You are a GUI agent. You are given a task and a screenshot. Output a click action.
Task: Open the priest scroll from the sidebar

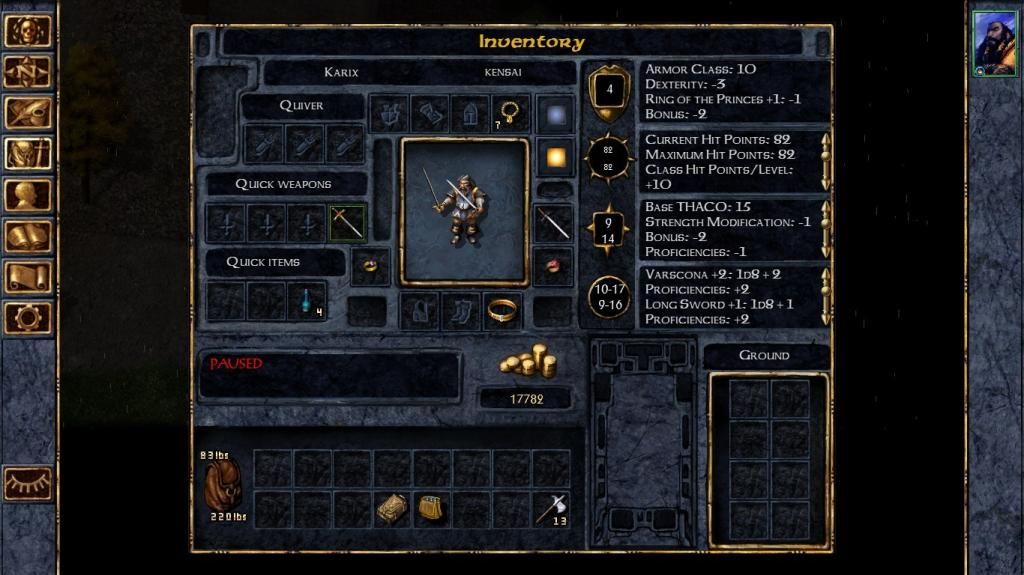click(28, 277)
